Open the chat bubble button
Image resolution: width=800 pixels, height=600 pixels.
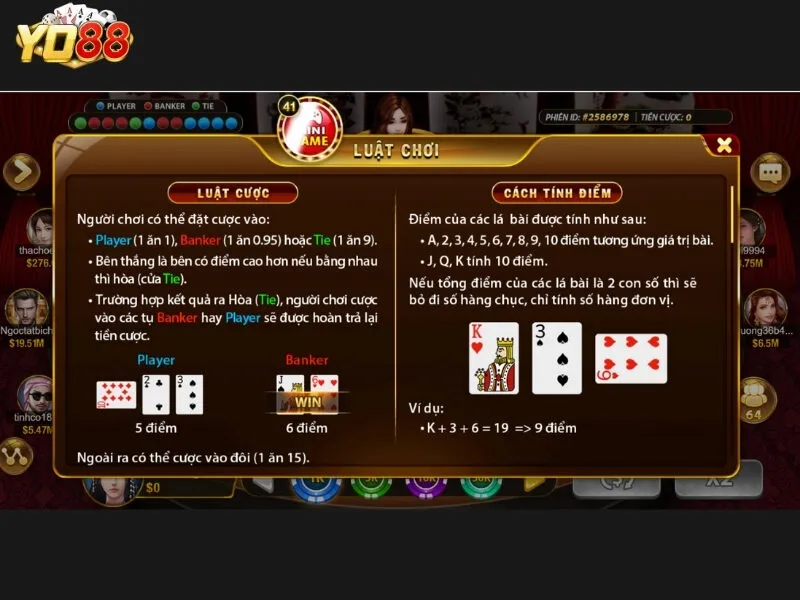(x=770, y=172)
